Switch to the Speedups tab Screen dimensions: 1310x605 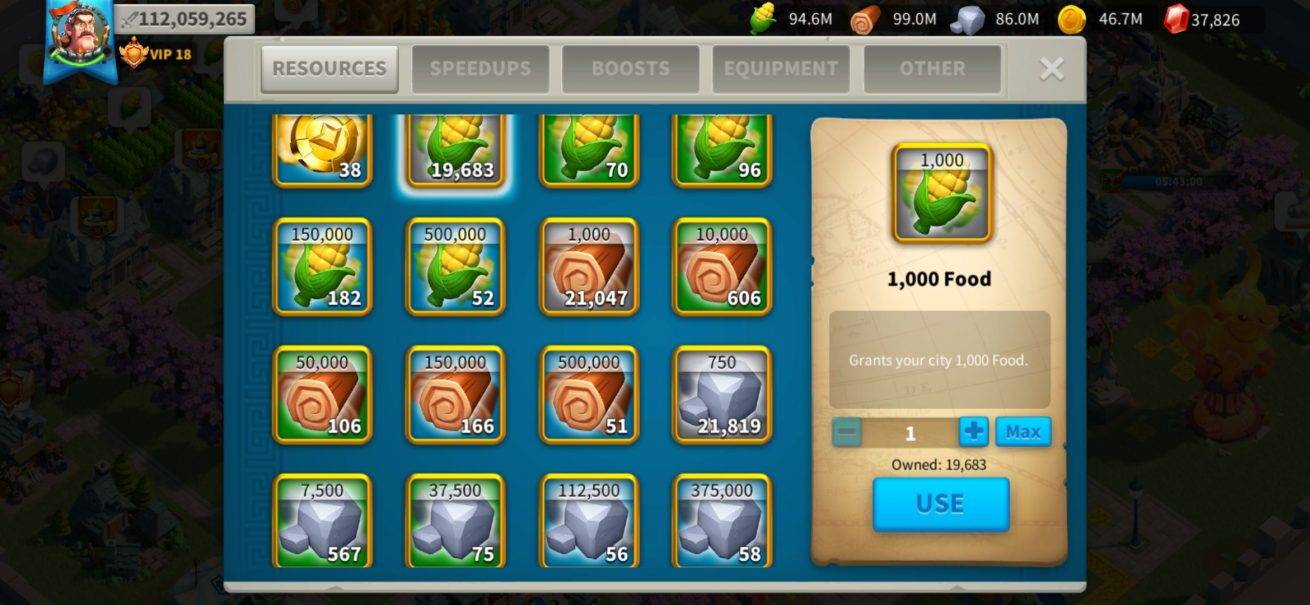480,69
